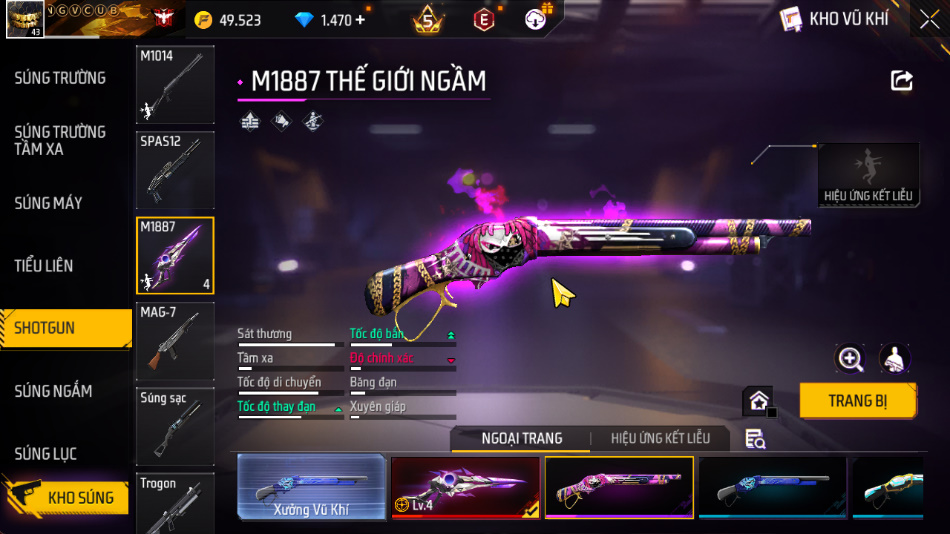Equip the weapon with TRANG BỊ button
This screenshot has width=950, height=534.
coord(857,401)
